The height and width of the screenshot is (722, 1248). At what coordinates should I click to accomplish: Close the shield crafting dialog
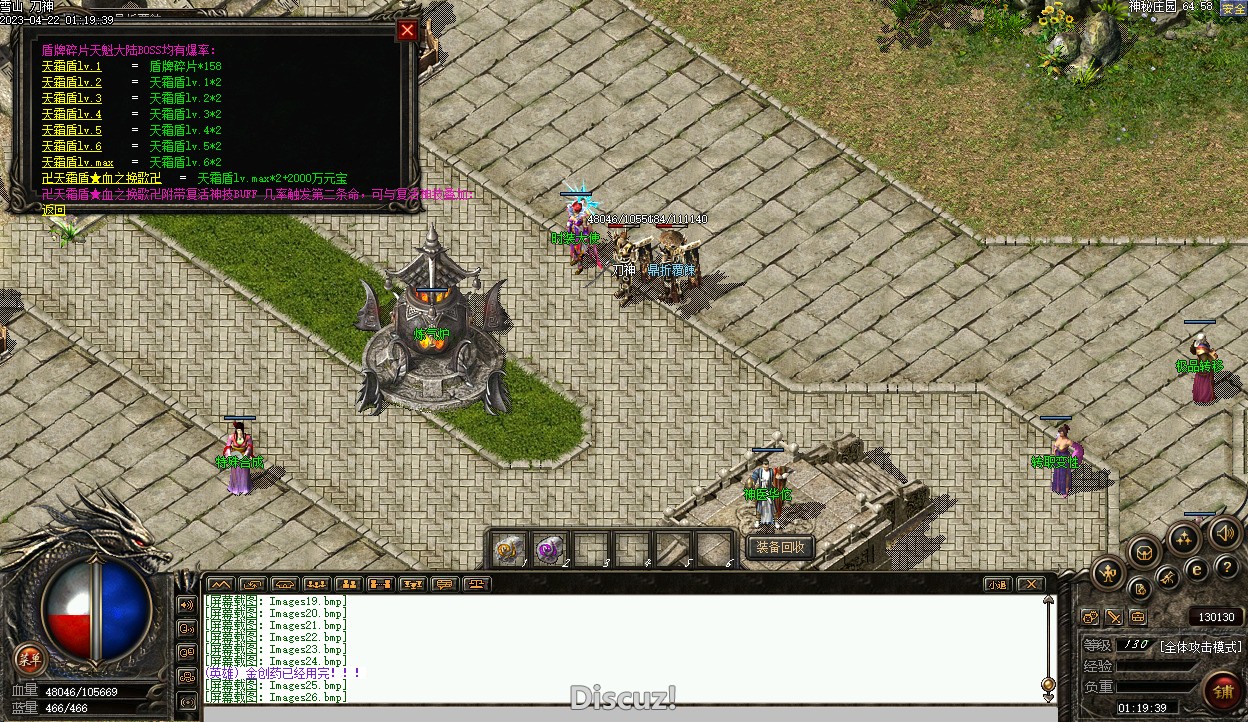pyautogui.click(x=407, y=31)
